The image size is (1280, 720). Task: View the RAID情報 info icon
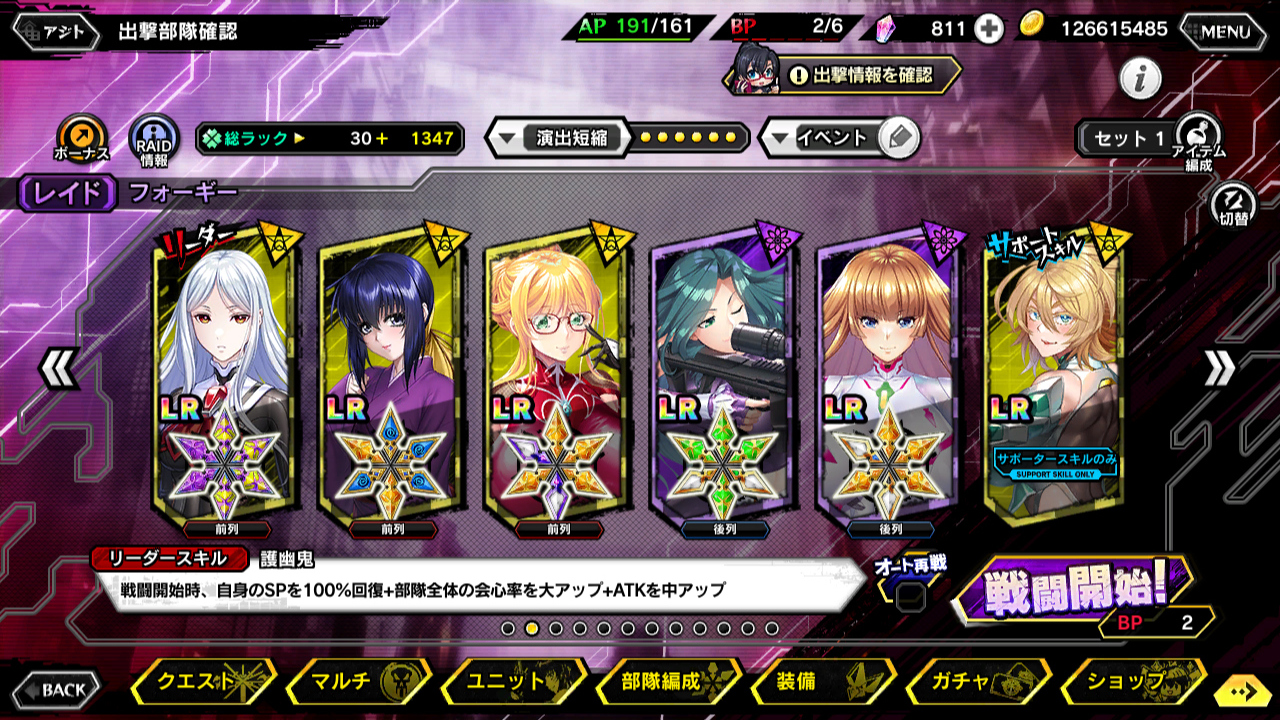point(154,139)
